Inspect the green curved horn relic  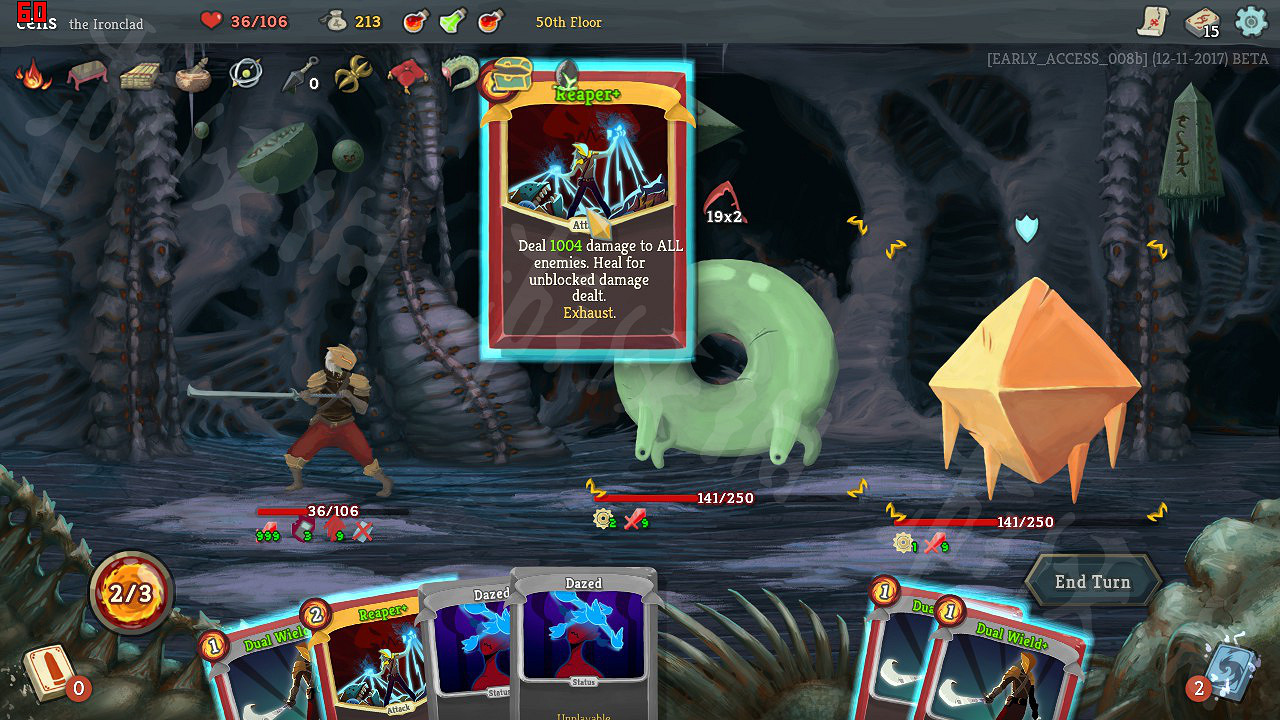coord(459,74)
